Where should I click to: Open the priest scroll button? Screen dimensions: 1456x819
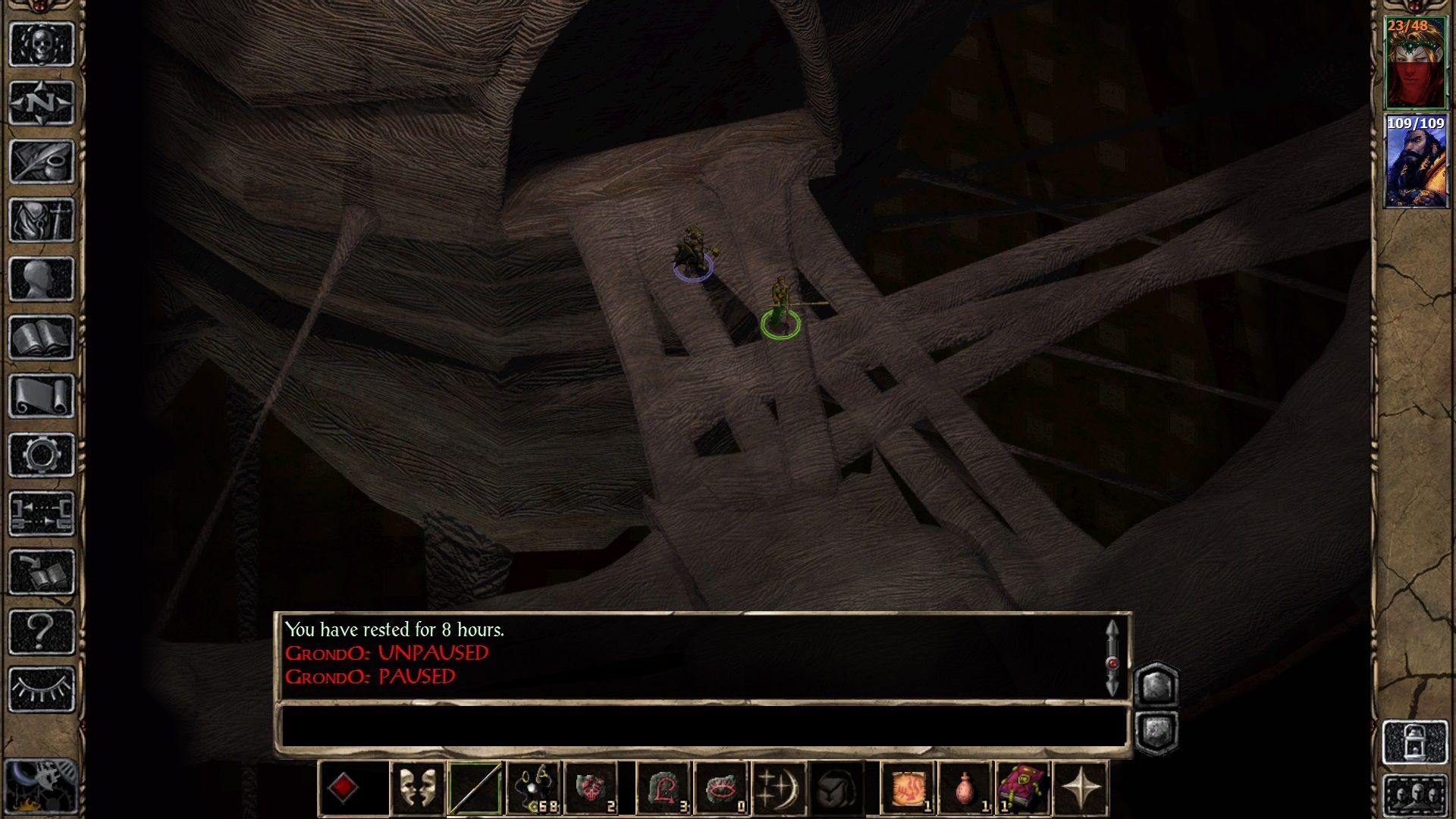[41, 396]
